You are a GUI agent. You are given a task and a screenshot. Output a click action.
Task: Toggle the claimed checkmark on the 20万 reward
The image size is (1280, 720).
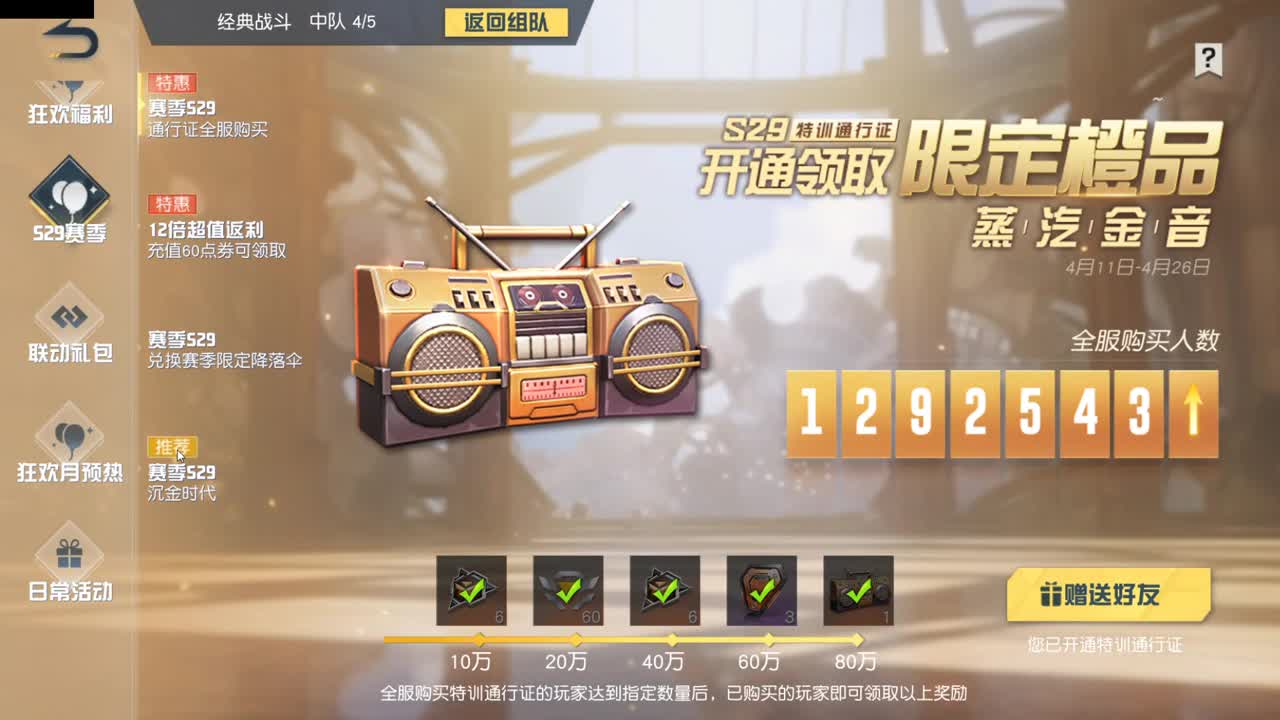(569, 593)
